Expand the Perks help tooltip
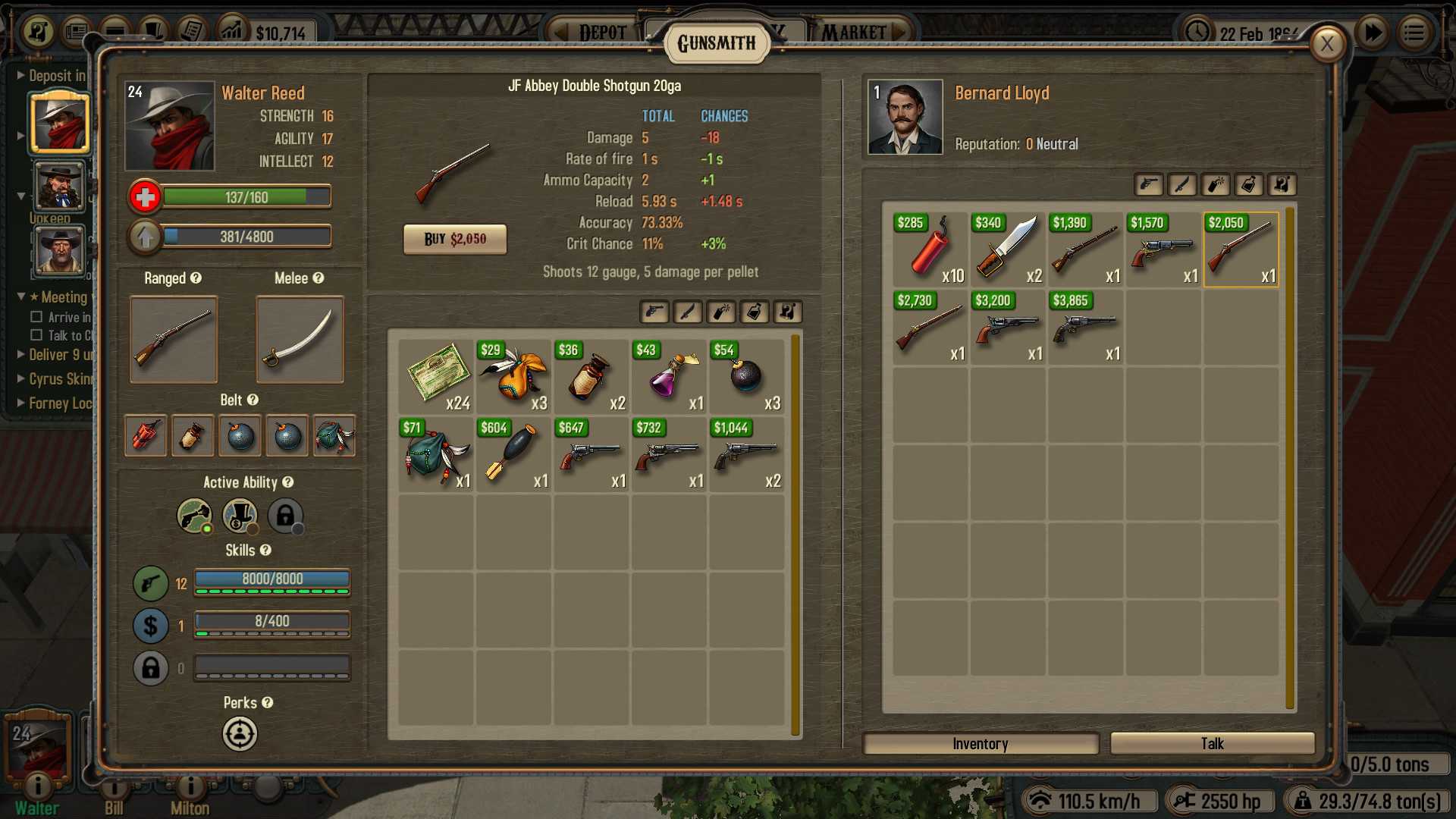This screenshot has width=1456, height=819. tap(268, 703)
